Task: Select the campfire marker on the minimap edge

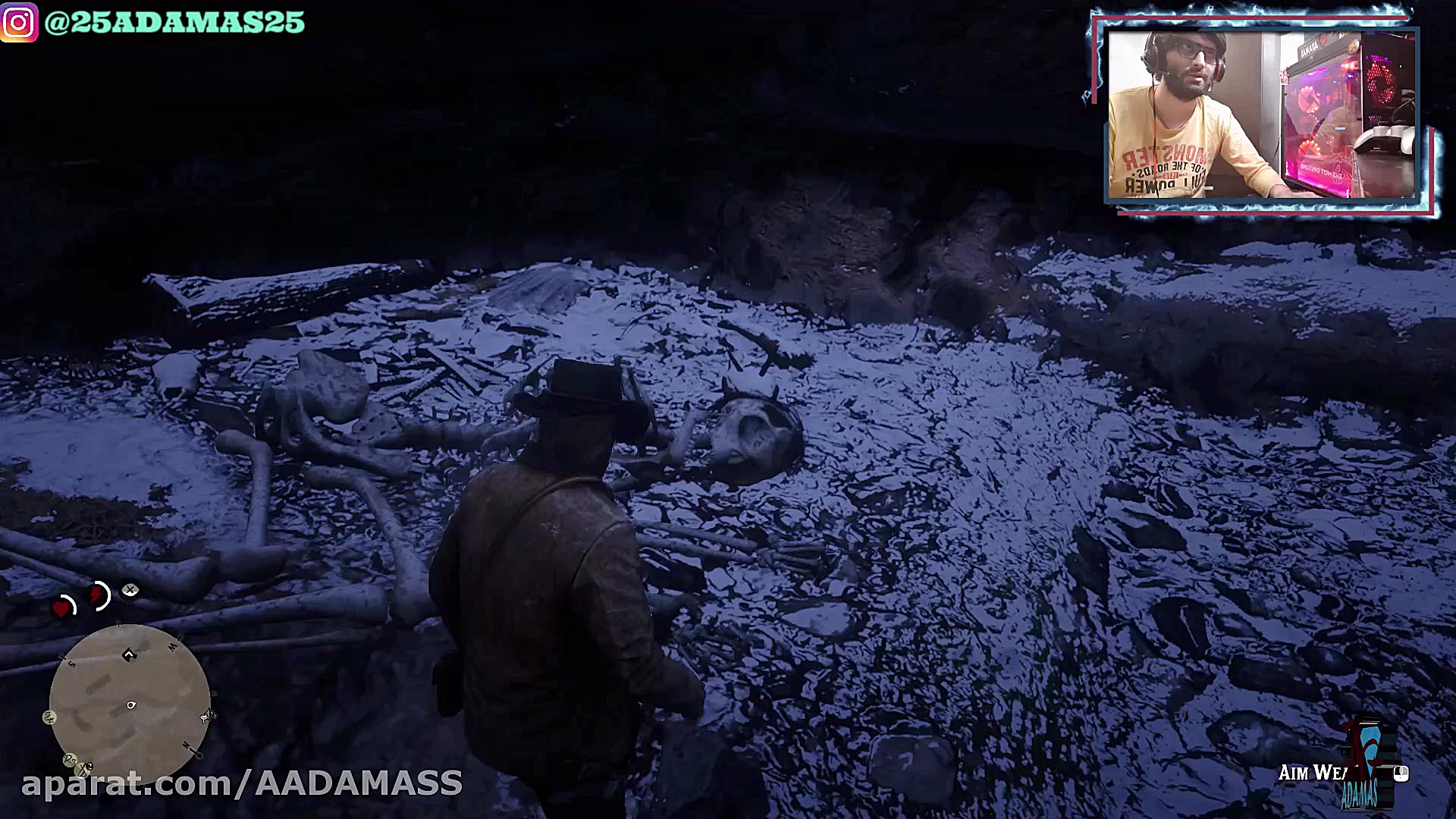Action: point(206,716)
